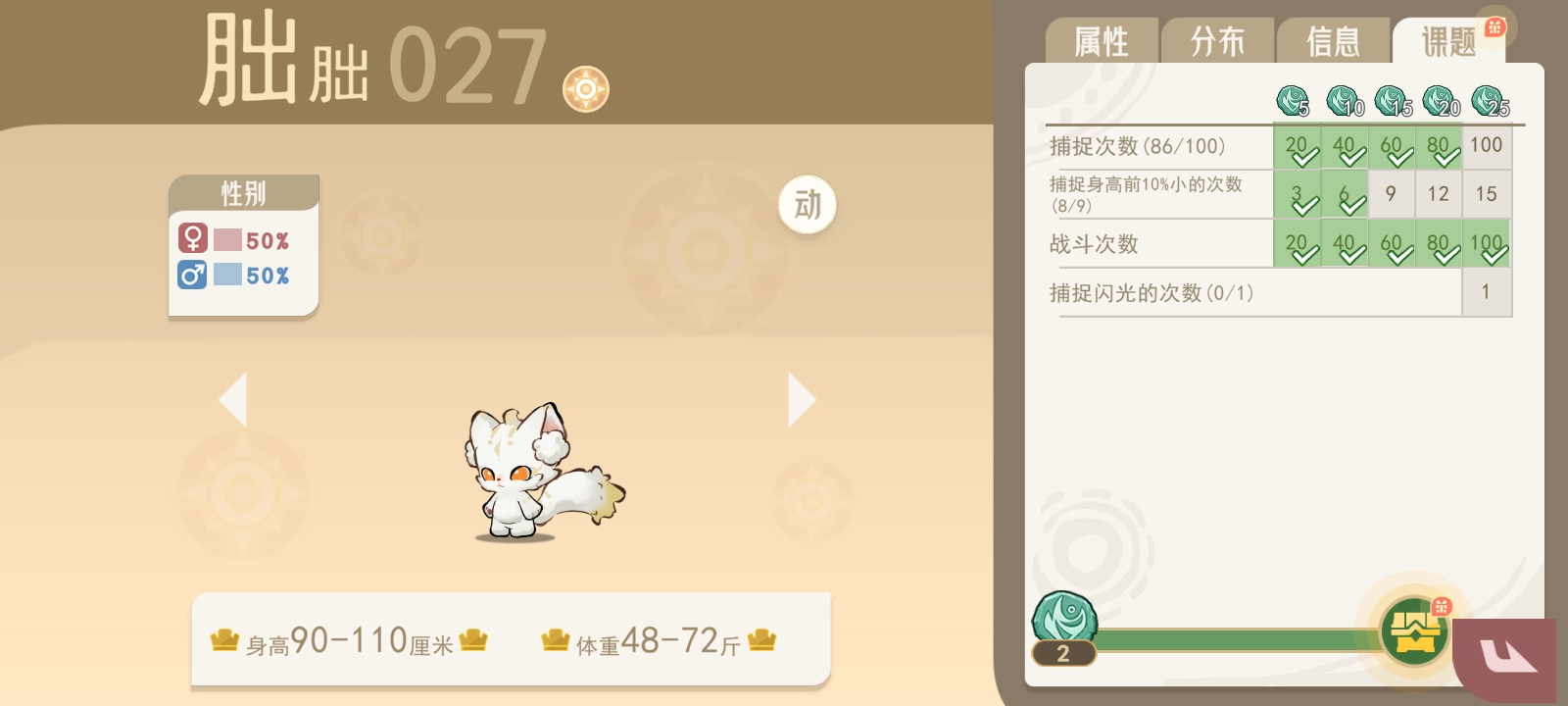Select the fish medal marked 5
The height and width of the screenshot is (706, 1568).
click(x=1291, y=98)
